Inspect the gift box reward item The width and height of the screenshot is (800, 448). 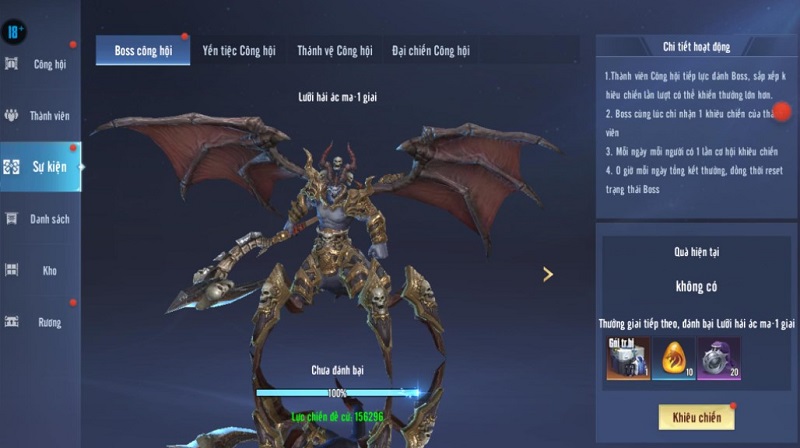628,358
